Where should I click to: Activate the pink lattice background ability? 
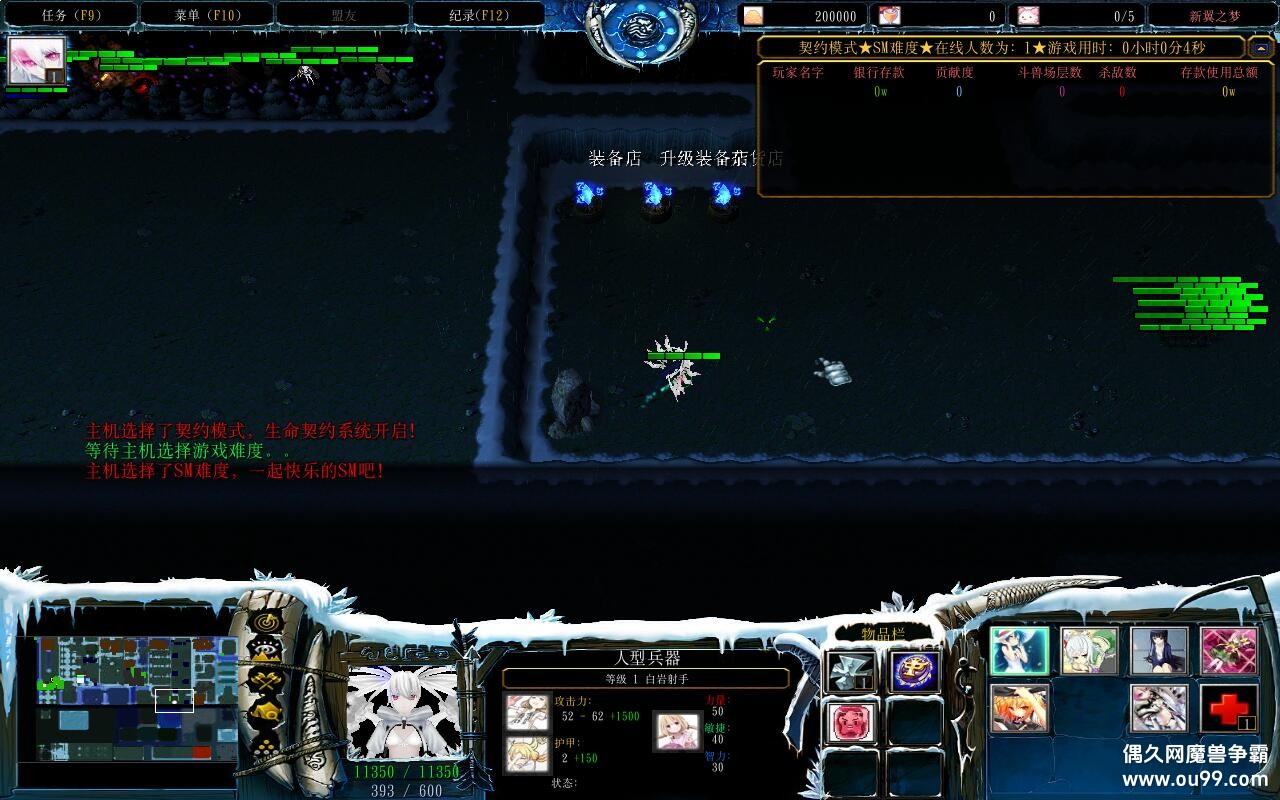click(1229, 651)
